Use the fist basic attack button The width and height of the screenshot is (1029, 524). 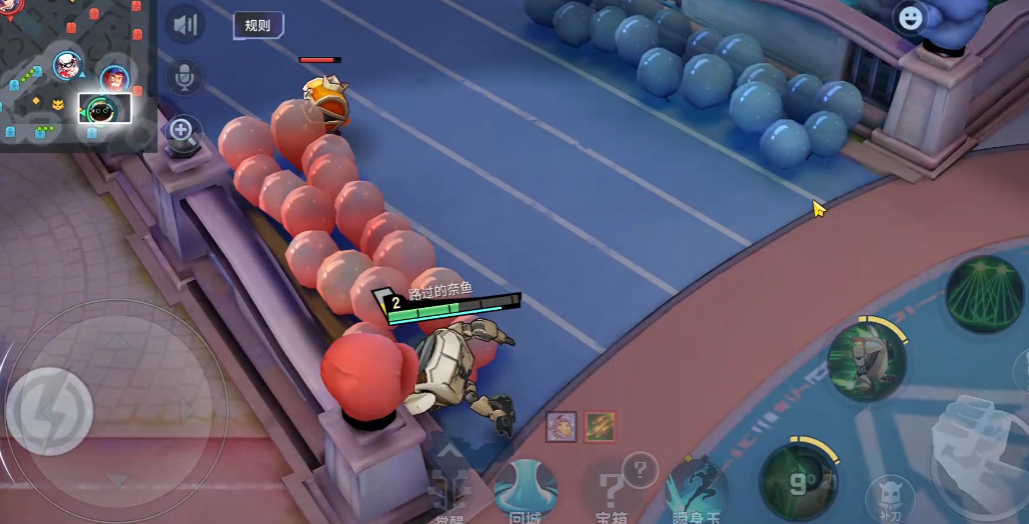pyautogui.click(x=975, y=448)
